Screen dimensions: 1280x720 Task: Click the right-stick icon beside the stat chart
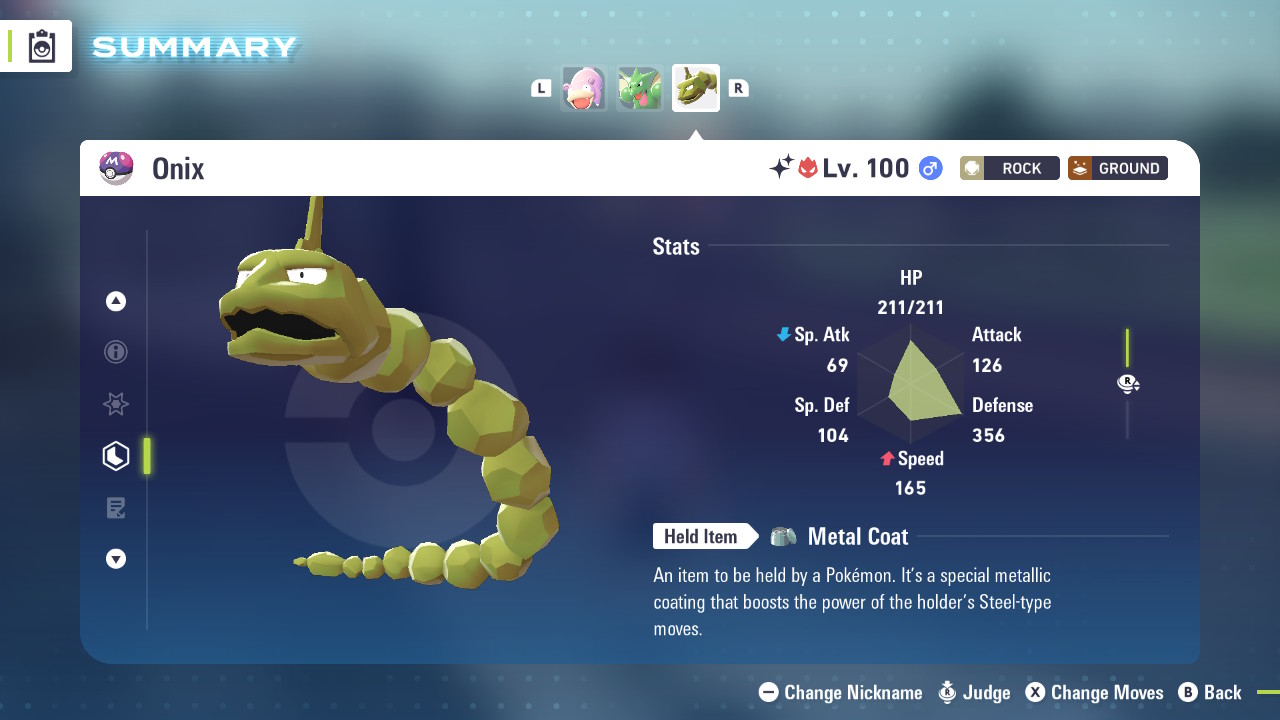click(x=1128, y=383)
